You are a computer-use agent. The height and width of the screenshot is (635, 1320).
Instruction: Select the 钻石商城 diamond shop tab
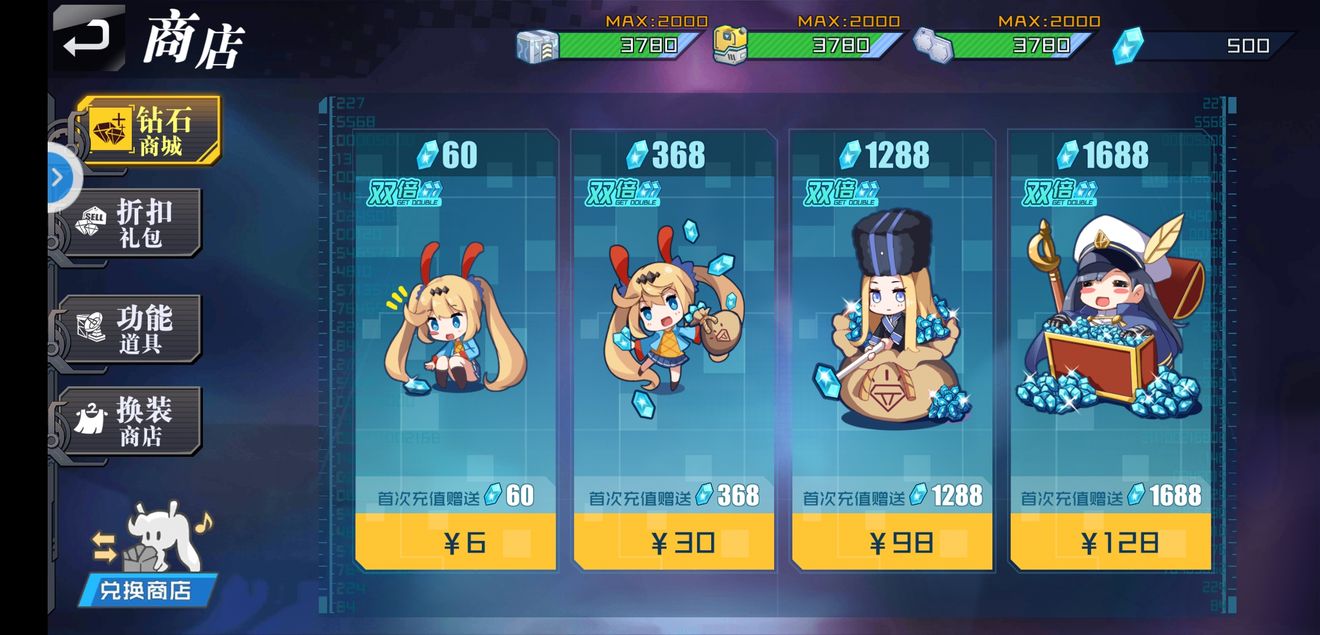[147, 131]
